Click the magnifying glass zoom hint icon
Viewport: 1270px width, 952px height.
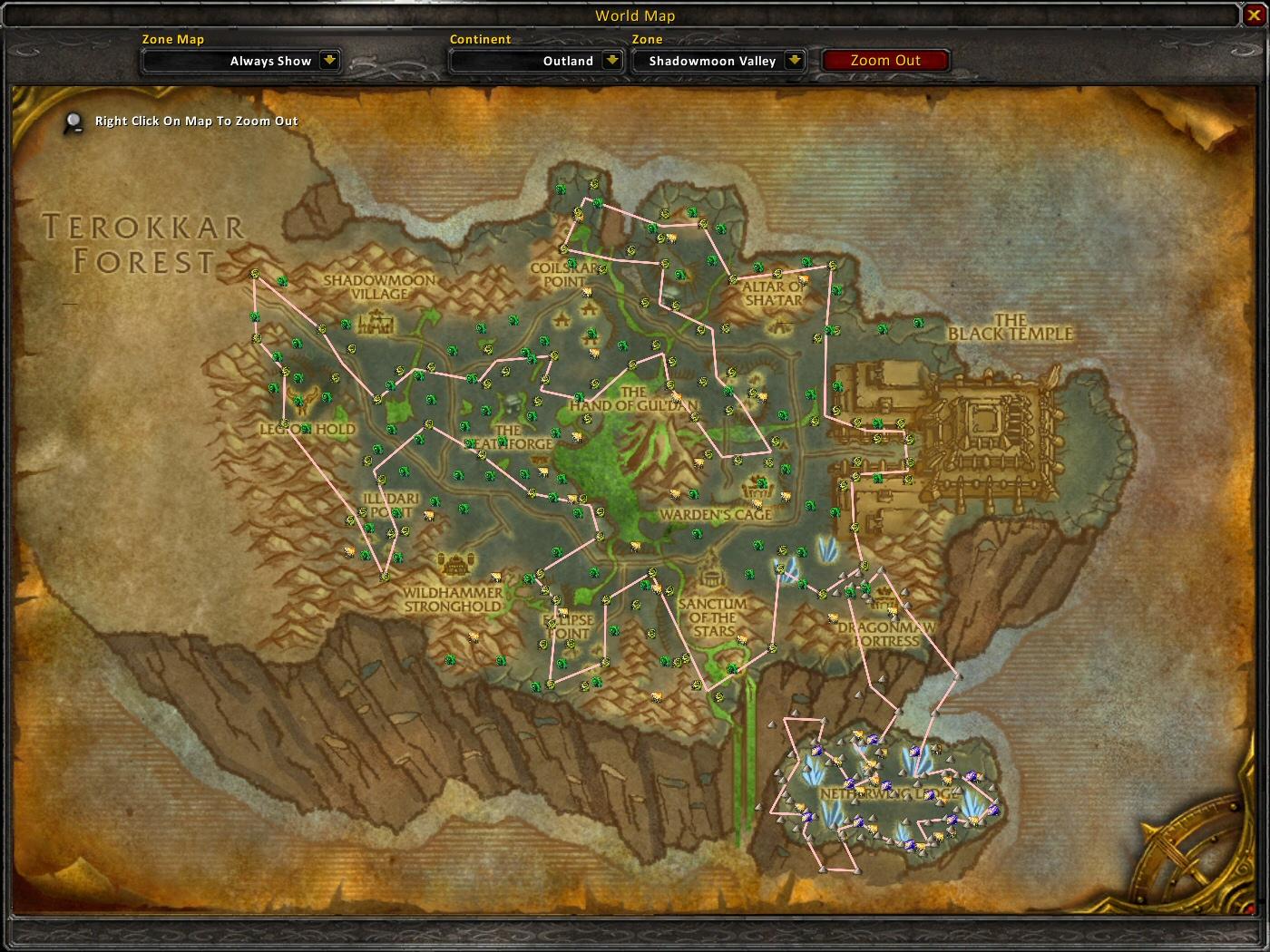(73, 121)
